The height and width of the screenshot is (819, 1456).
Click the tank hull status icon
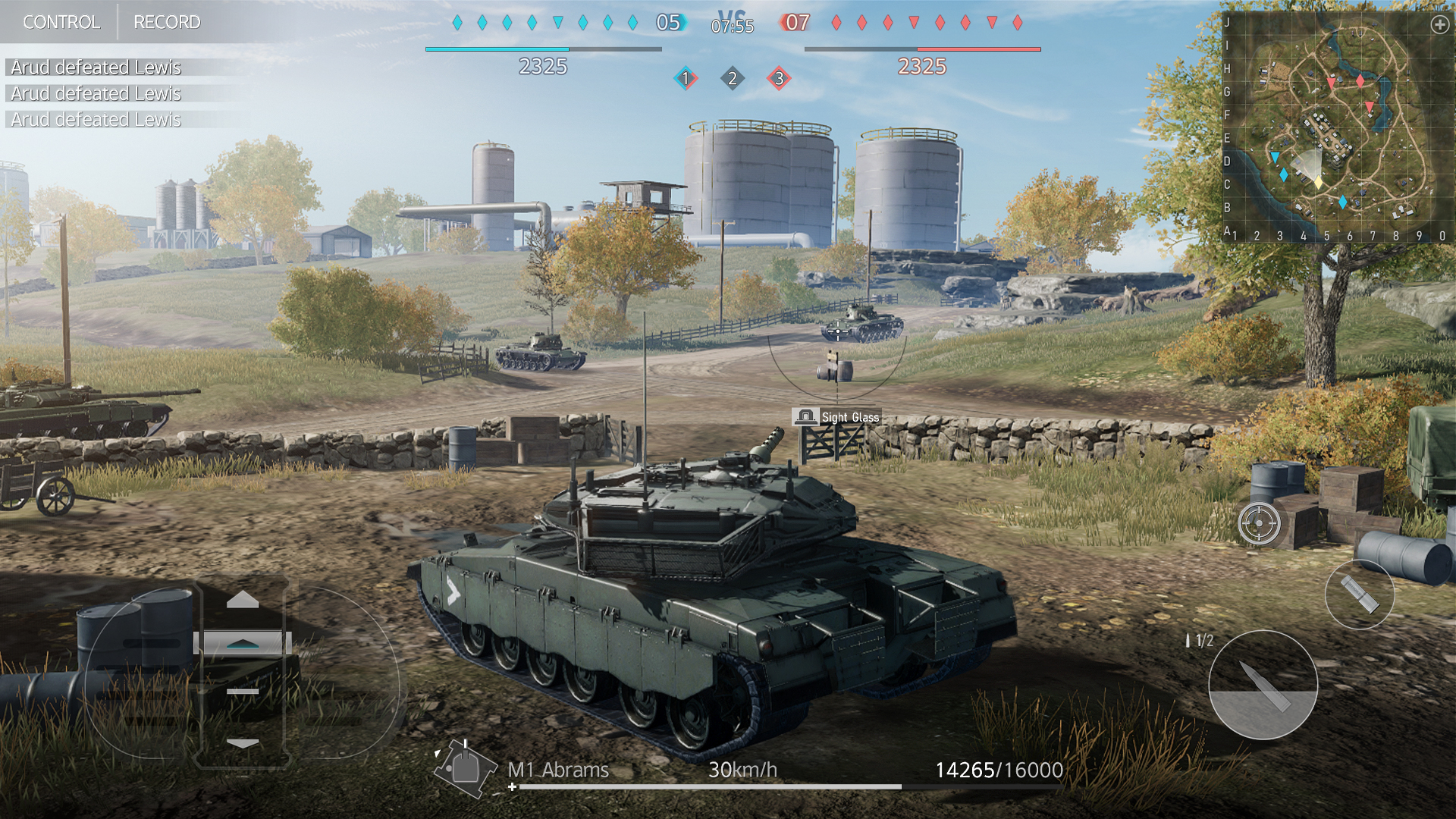coord(463,768)
